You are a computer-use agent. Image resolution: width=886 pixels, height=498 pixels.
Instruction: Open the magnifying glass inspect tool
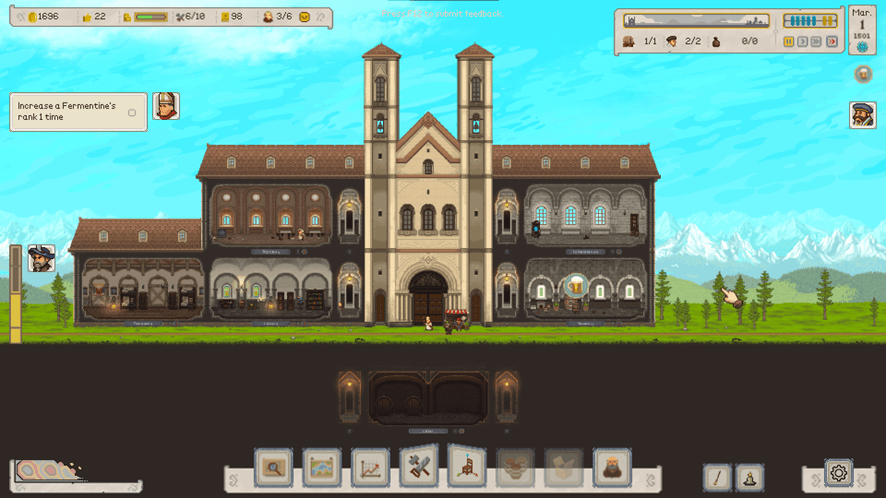tap(273, 467)
